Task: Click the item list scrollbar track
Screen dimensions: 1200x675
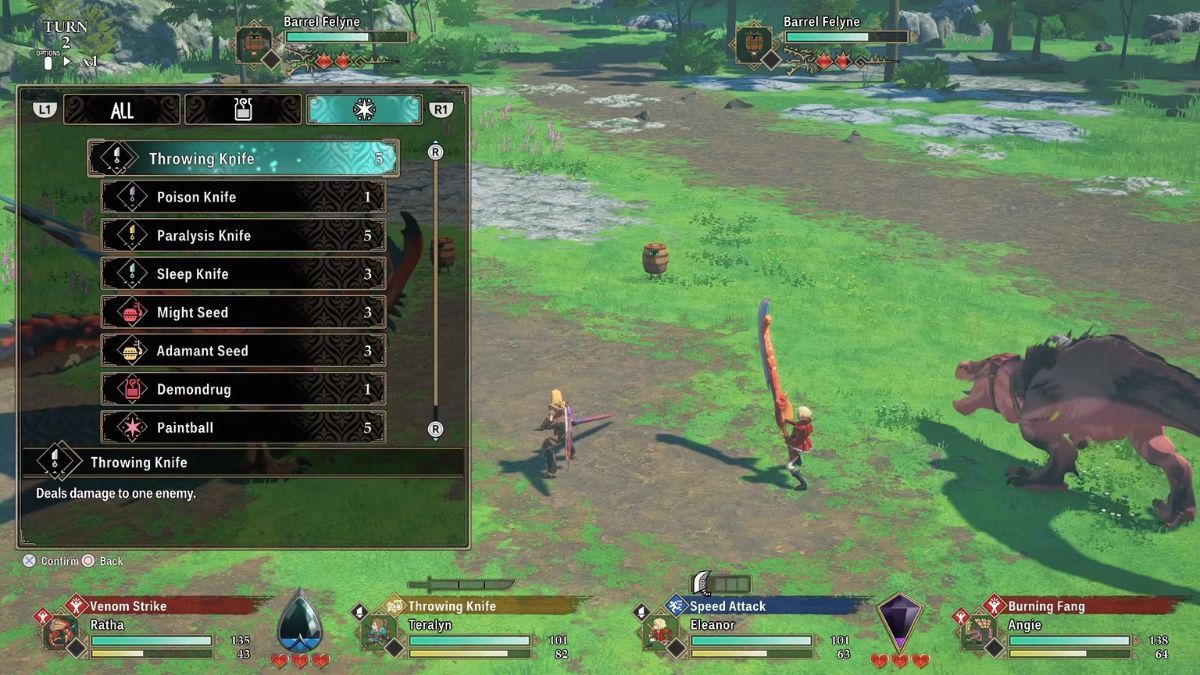Action: pyautogui.click(x=435, y=290)
